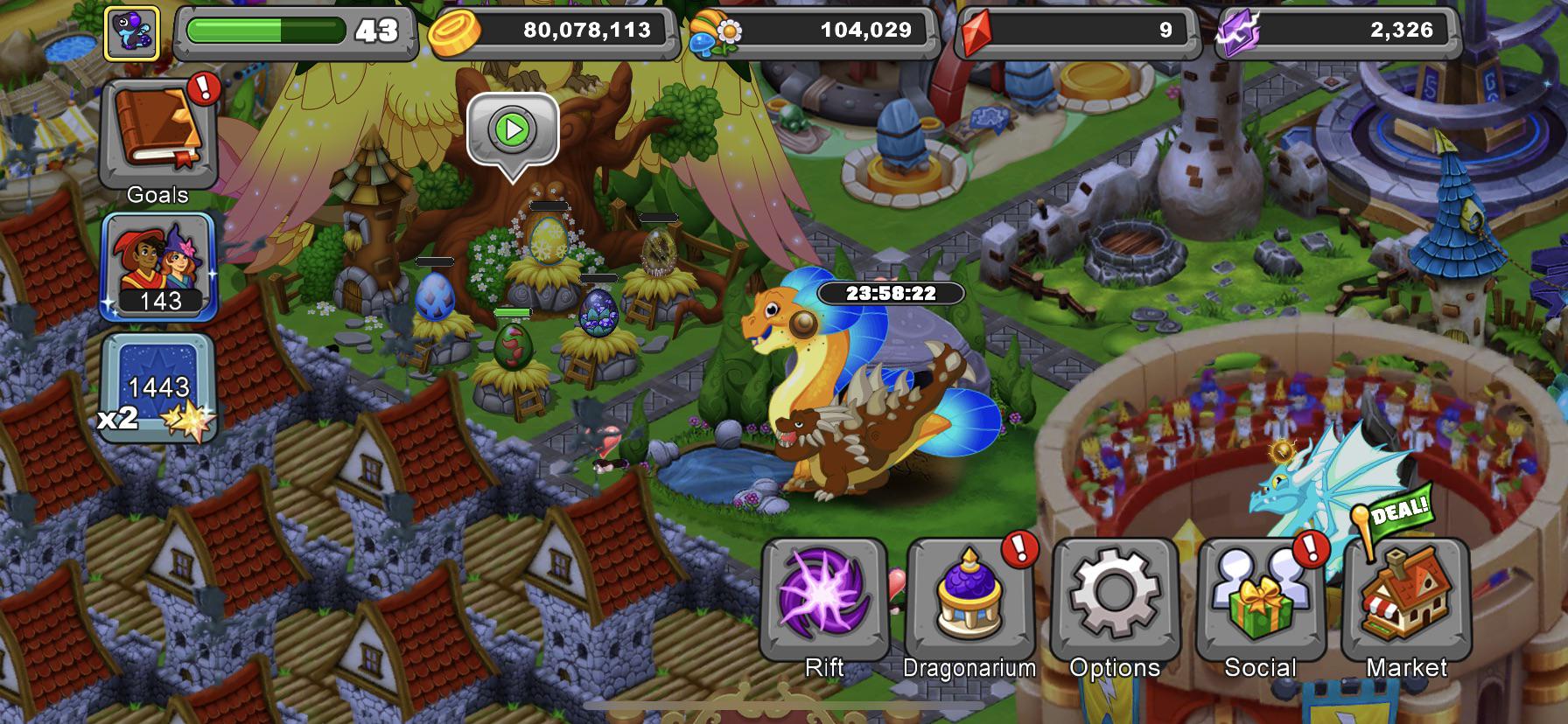The width and height of the screenshot is (1568, 724).
Task: Open the Dragonarium
Action: (969, 599)
